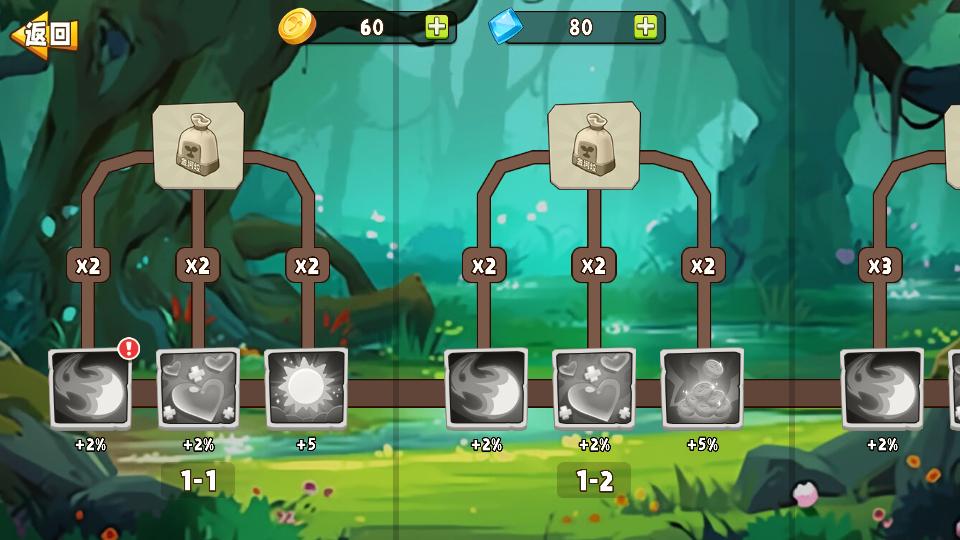Viewport: 960px width, 540px height.
Task: Add gold coins with the plus button
Action: (x=437, y=27)
